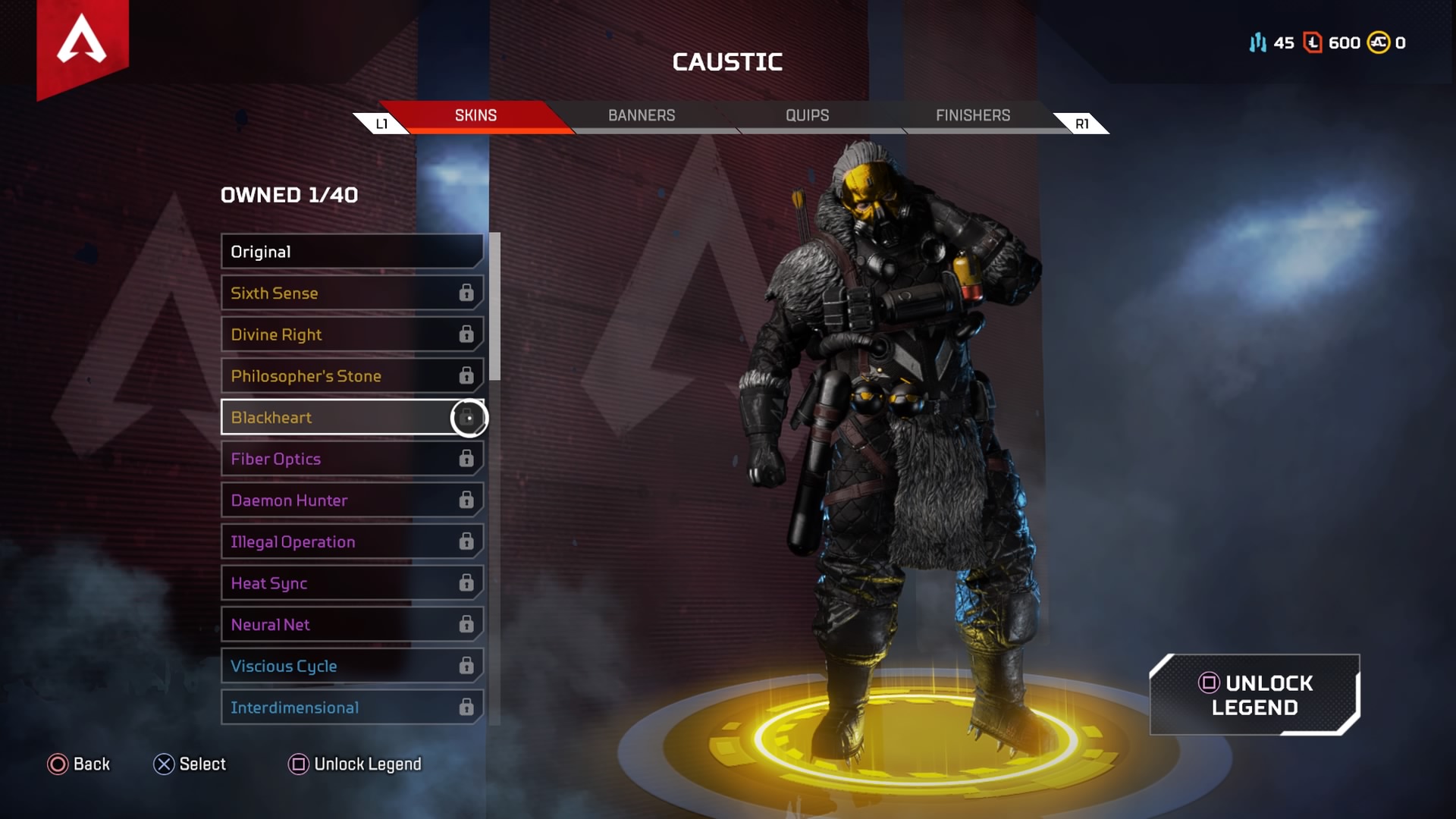The height and width of the screenshot is (819, 1456).
Task: Select the BANNERS tab
Action: pos(641,115)
